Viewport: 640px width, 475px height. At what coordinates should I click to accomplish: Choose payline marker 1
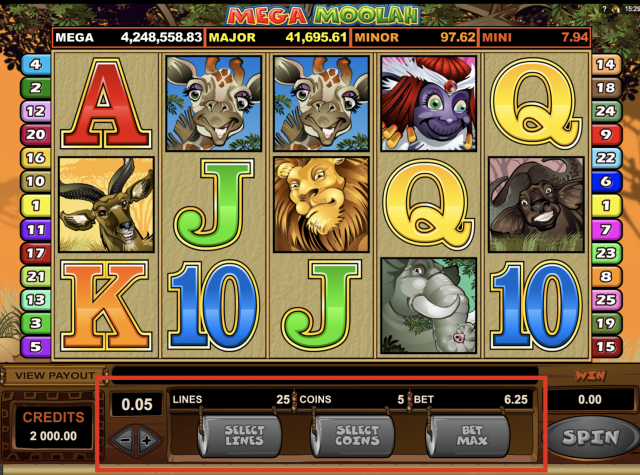34,205
